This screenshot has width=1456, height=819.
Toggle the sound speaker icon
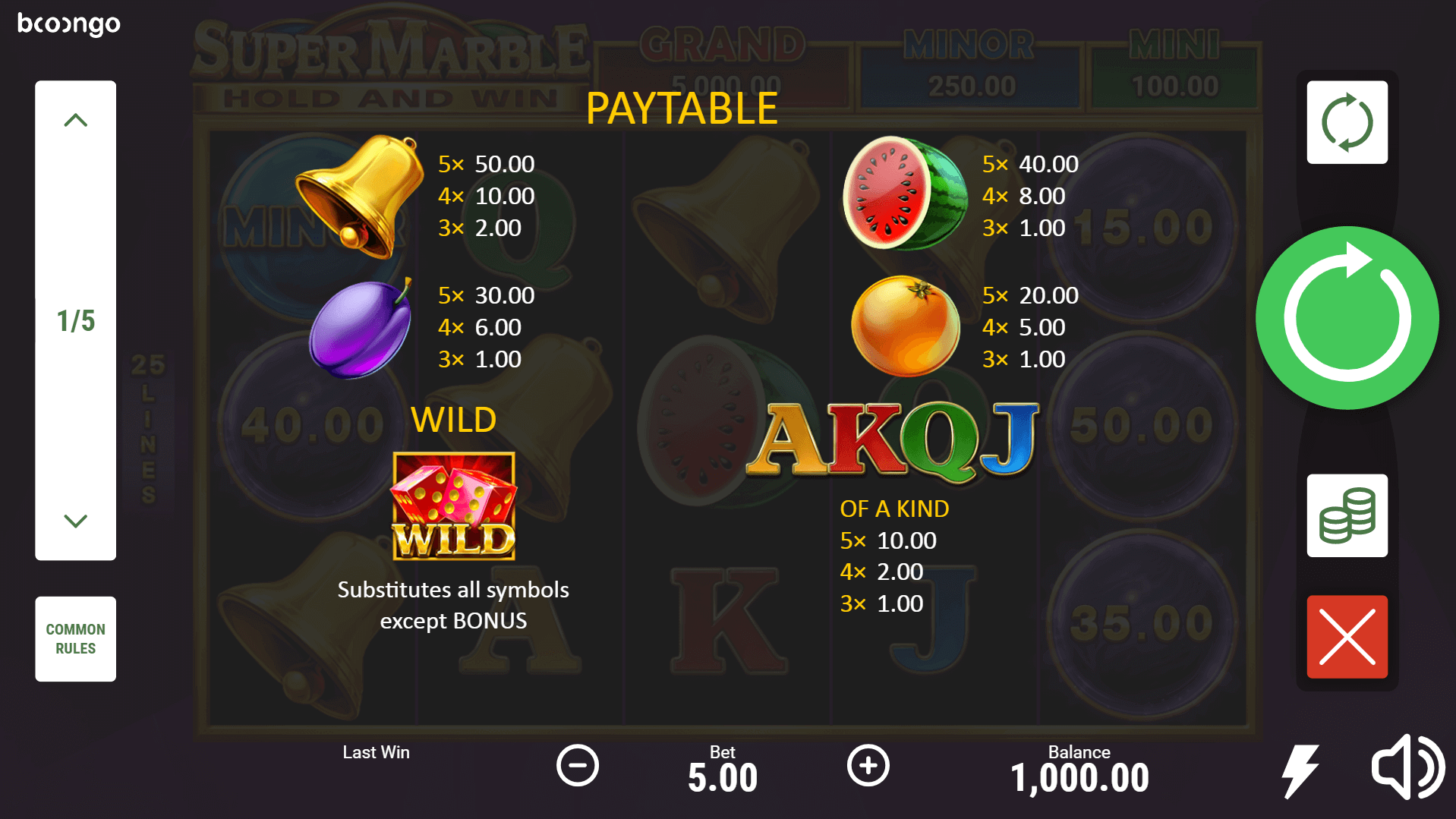click(x=1406, y=767)
